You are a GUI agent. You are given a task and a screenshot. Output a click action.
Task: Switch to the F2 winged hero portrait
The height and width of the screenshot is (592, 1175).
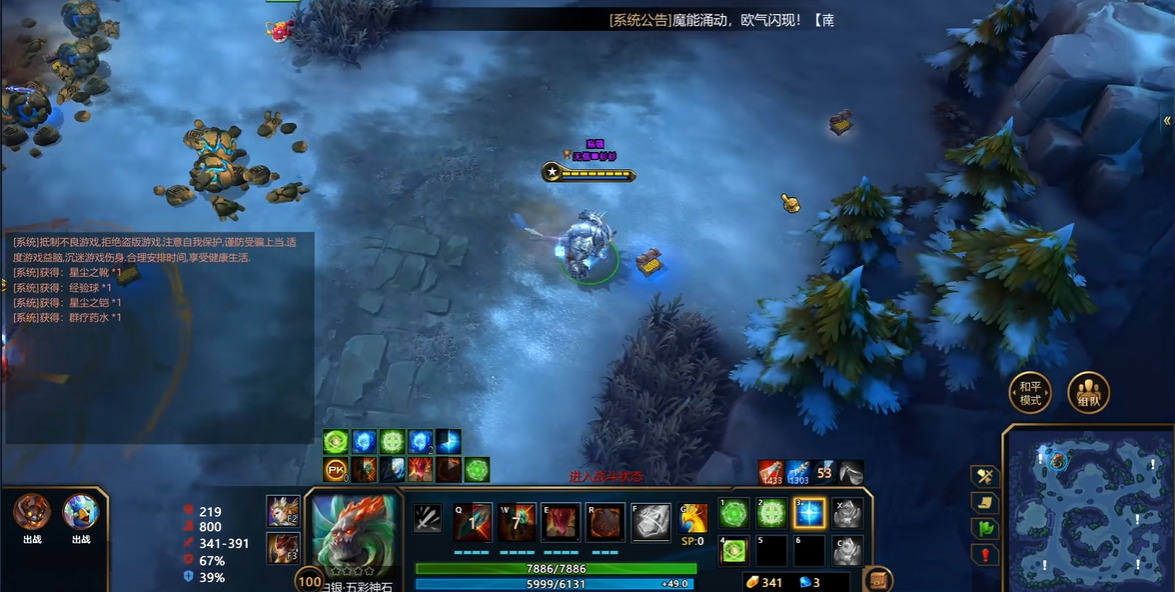[x=283, y=511]
